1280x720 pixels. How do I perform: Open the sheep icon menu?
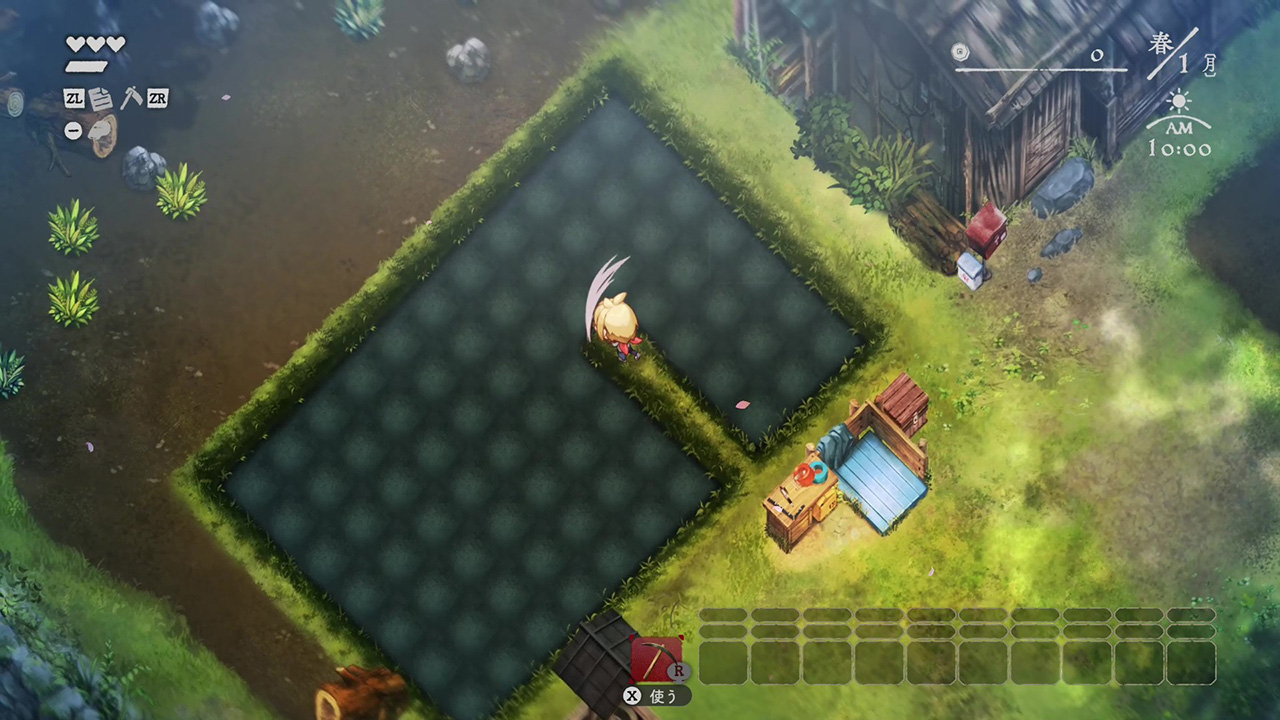(x=101, y=131)
